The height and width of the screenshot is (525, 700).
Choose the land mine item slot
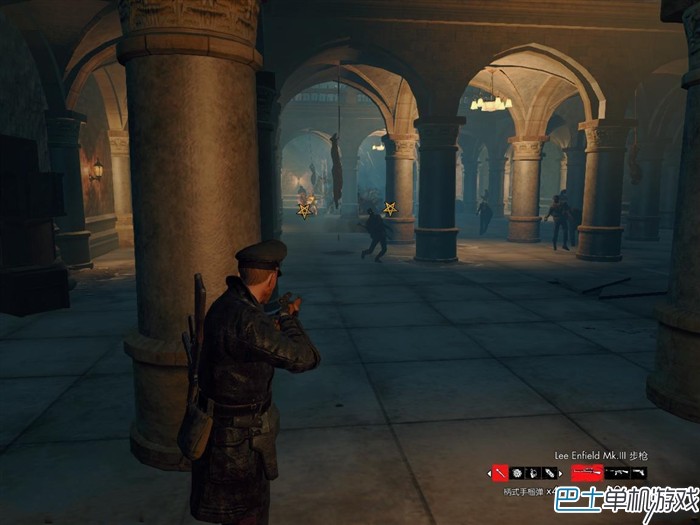516,472
